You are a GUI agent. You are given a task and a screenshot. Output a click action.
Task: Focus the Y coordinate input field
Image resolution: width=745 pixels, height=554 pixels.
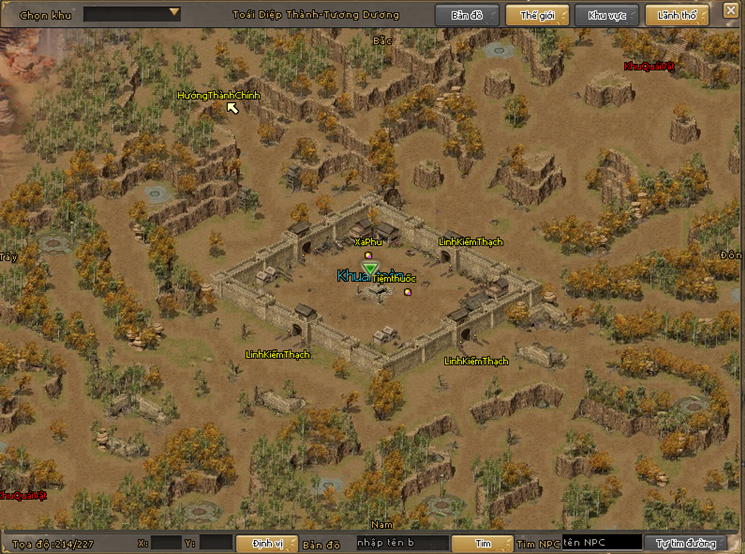pyautogui.click(x=217, y=543)
